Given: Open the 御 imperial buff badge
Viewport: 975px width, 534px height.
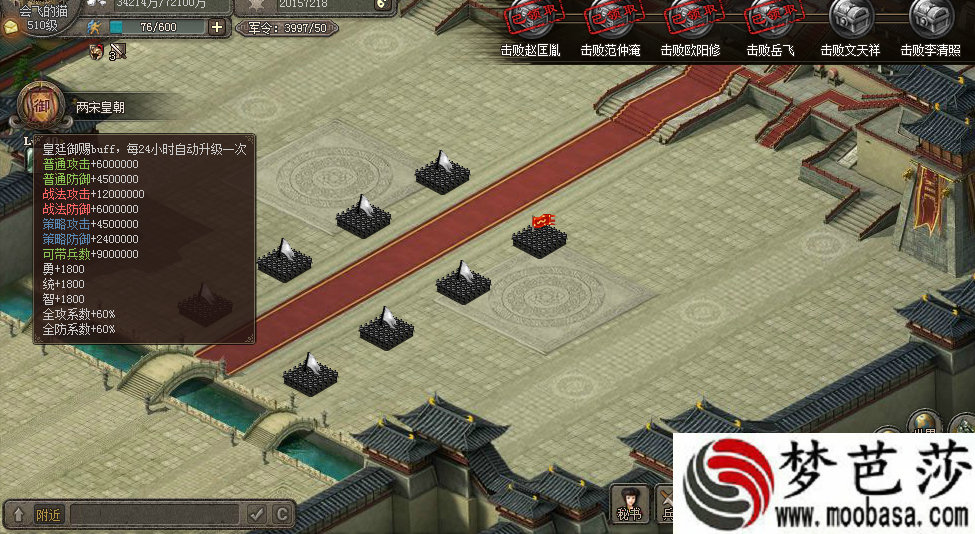Looking at the screenshot, I should pos(38,103).
